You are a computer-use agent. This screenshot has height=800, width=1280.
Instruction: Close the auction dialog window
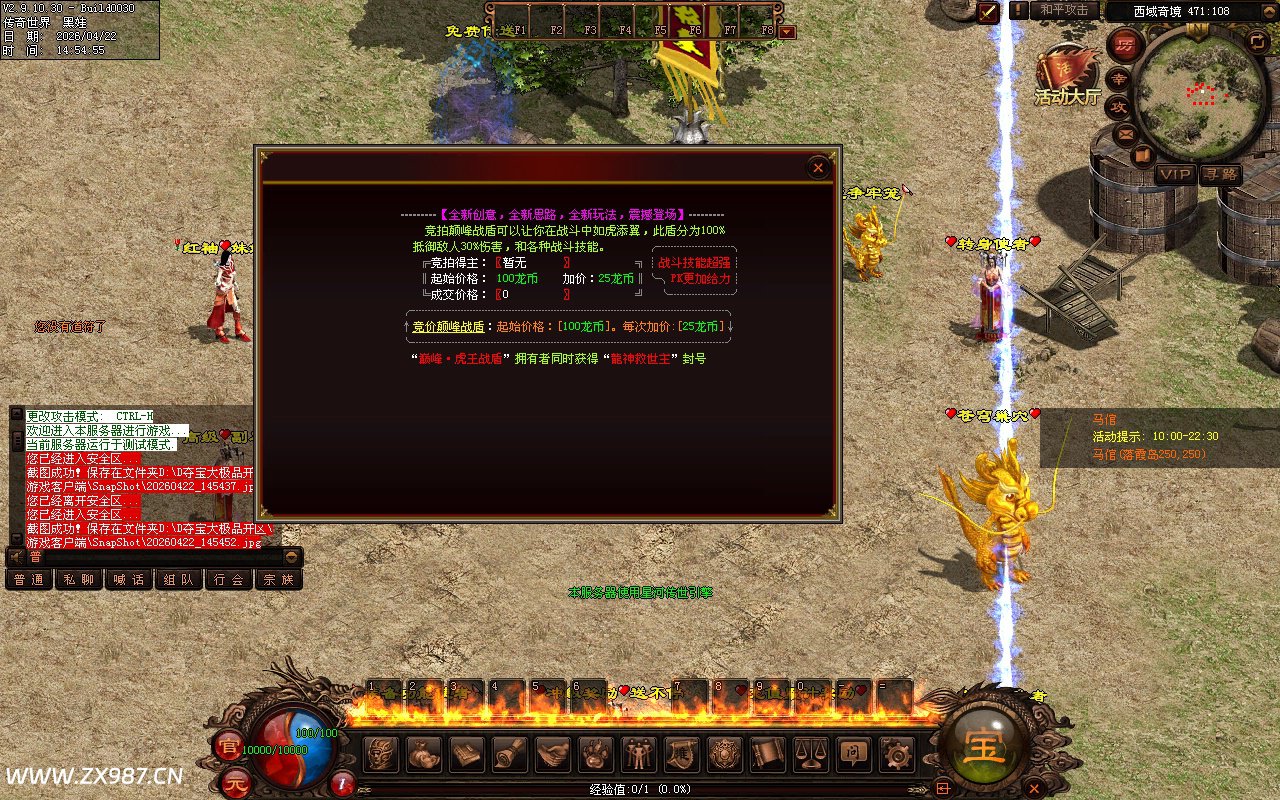[x=818, y=168]
